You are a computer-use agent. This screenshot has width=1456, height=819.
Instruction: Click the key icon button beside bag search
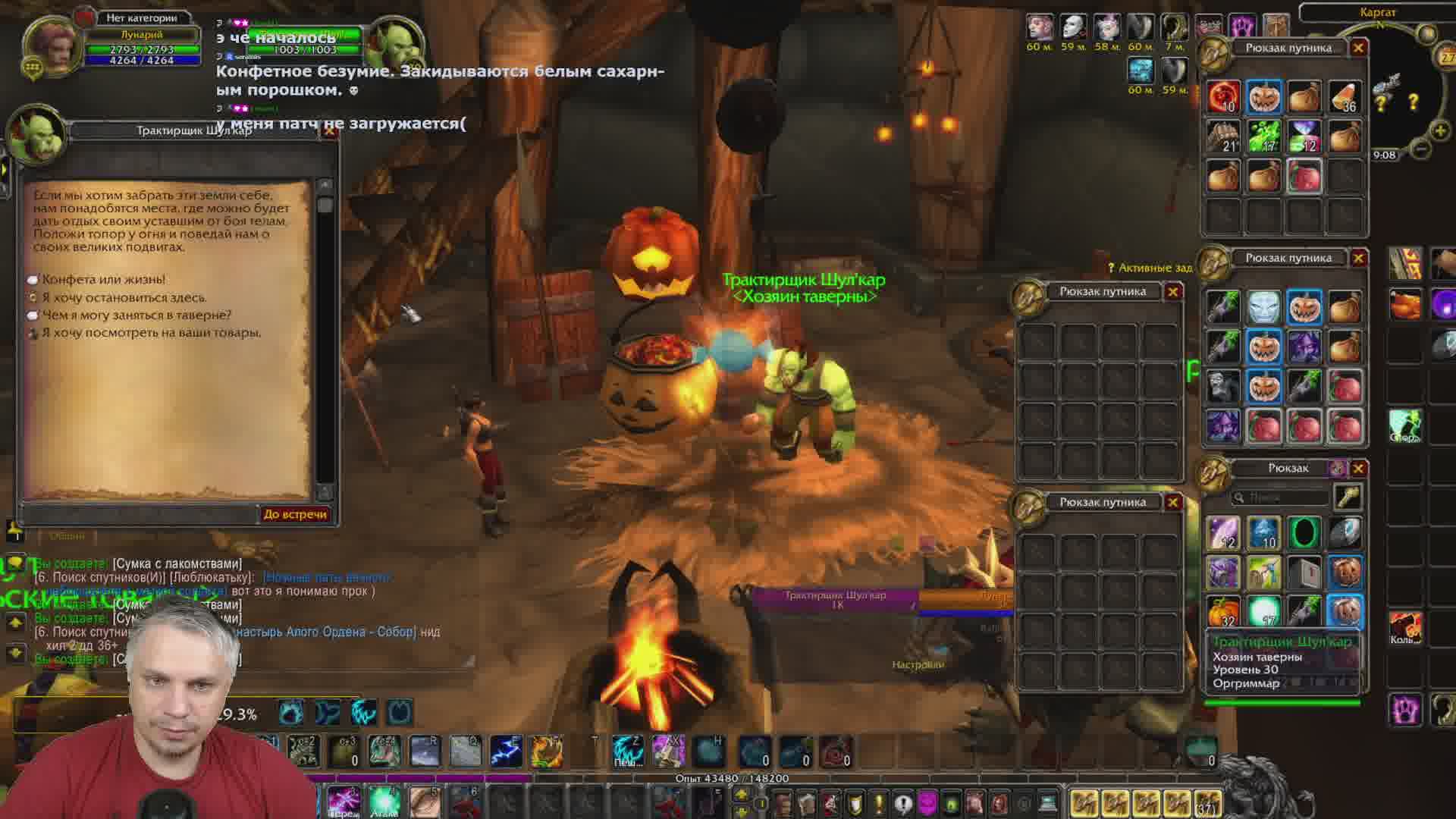tap(1347, 497)
